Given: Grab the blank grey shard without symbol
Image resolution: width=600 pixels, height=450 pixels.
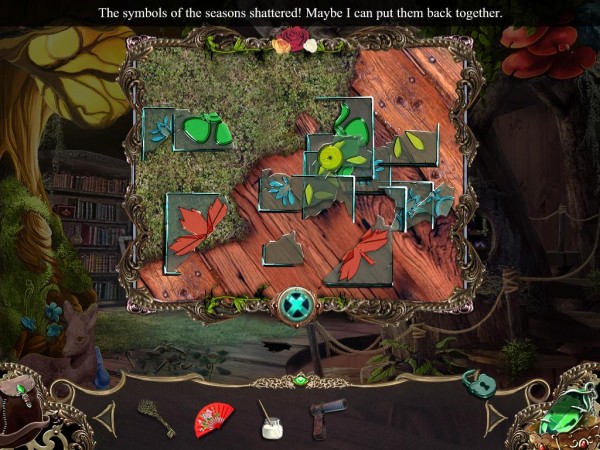Looking at the screenshot, I should click(283, 250).
